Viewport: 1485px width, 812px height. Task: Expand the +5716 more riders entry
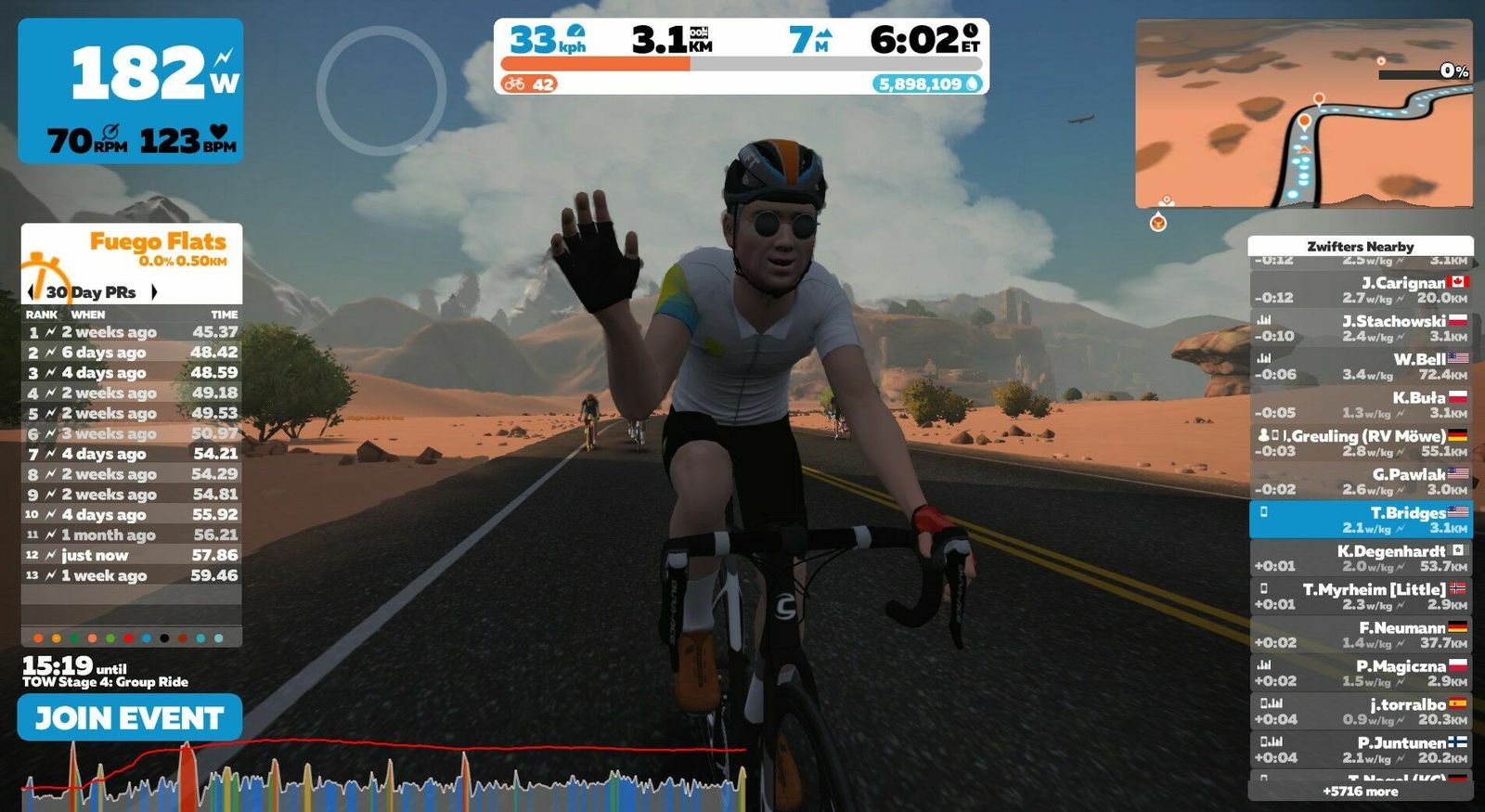[x=1361, y=792]
